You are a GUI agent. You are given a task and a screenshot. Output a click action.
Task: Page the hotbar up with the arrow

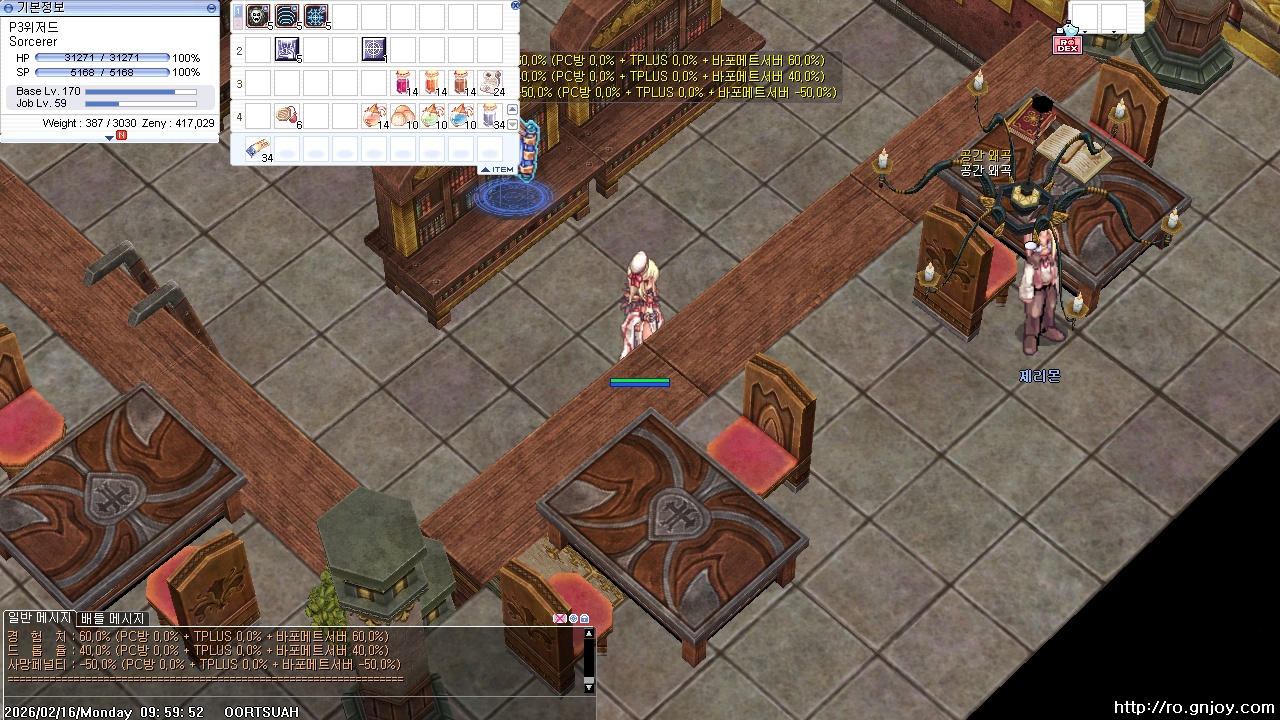pos(513,109)
